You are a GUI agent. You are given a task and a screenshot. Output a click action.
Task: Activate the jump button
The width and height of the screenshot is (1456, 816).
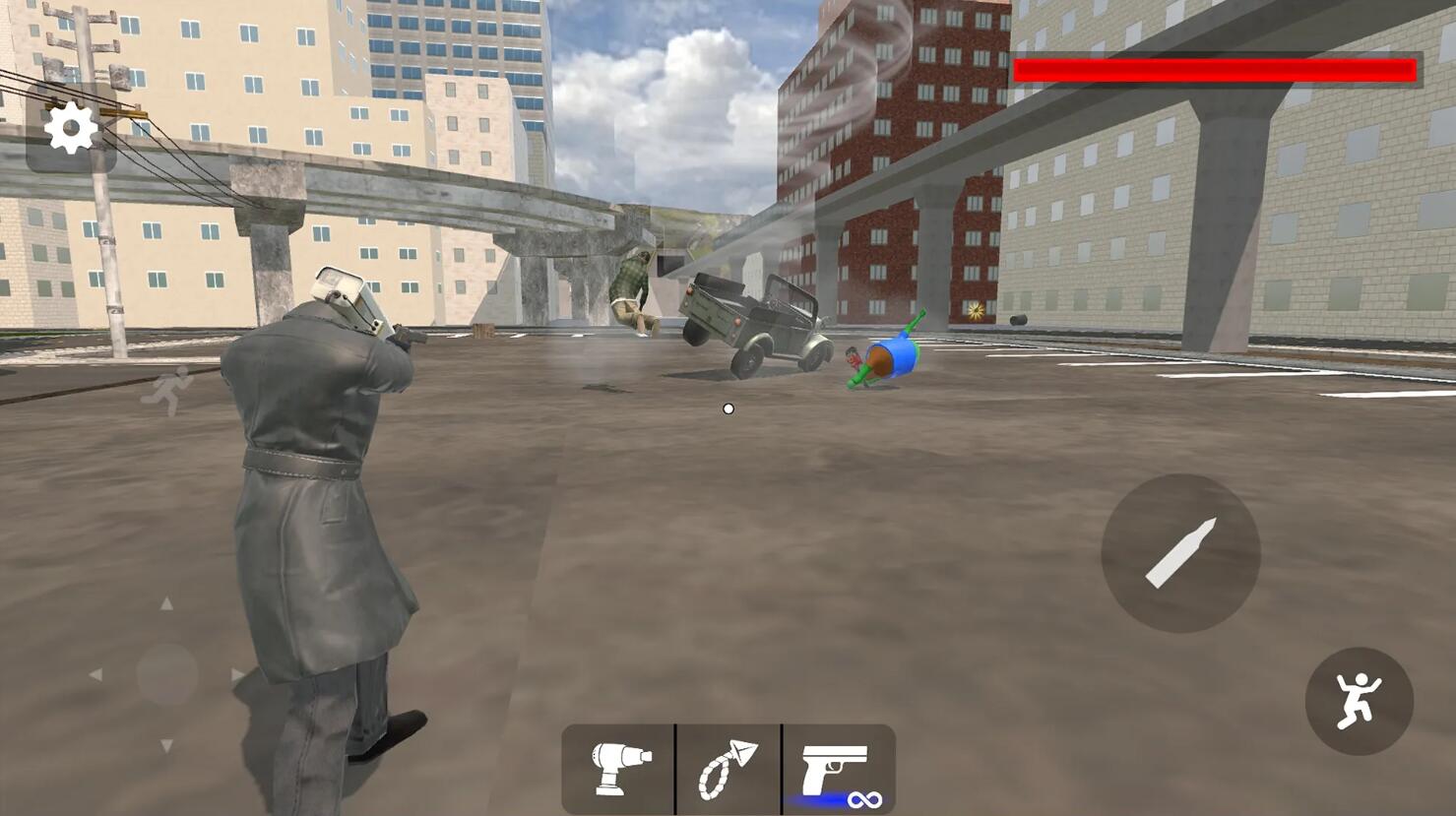coord(1359,701)
